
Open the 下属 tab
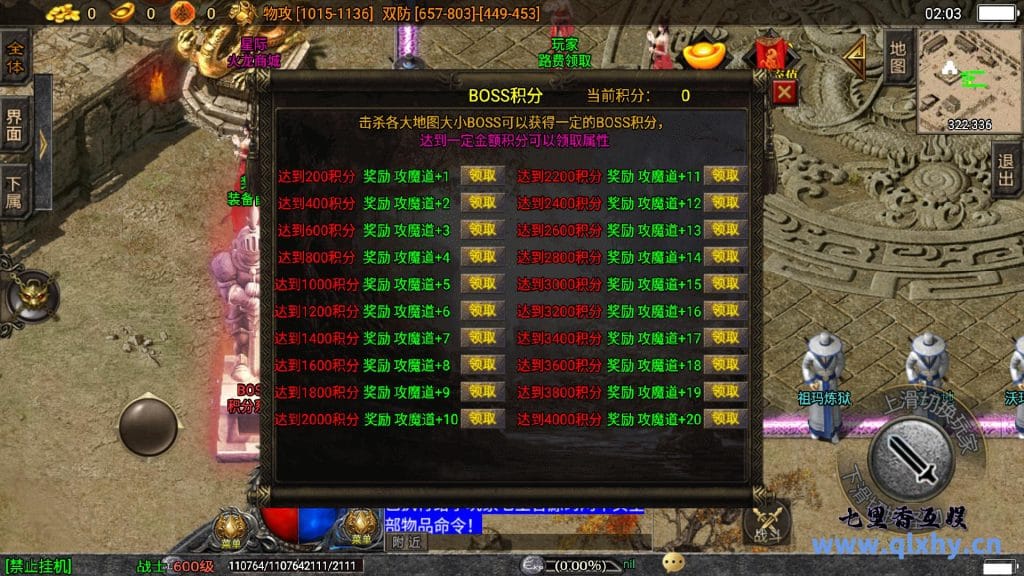pyautogui.click(x=14, y=191)
